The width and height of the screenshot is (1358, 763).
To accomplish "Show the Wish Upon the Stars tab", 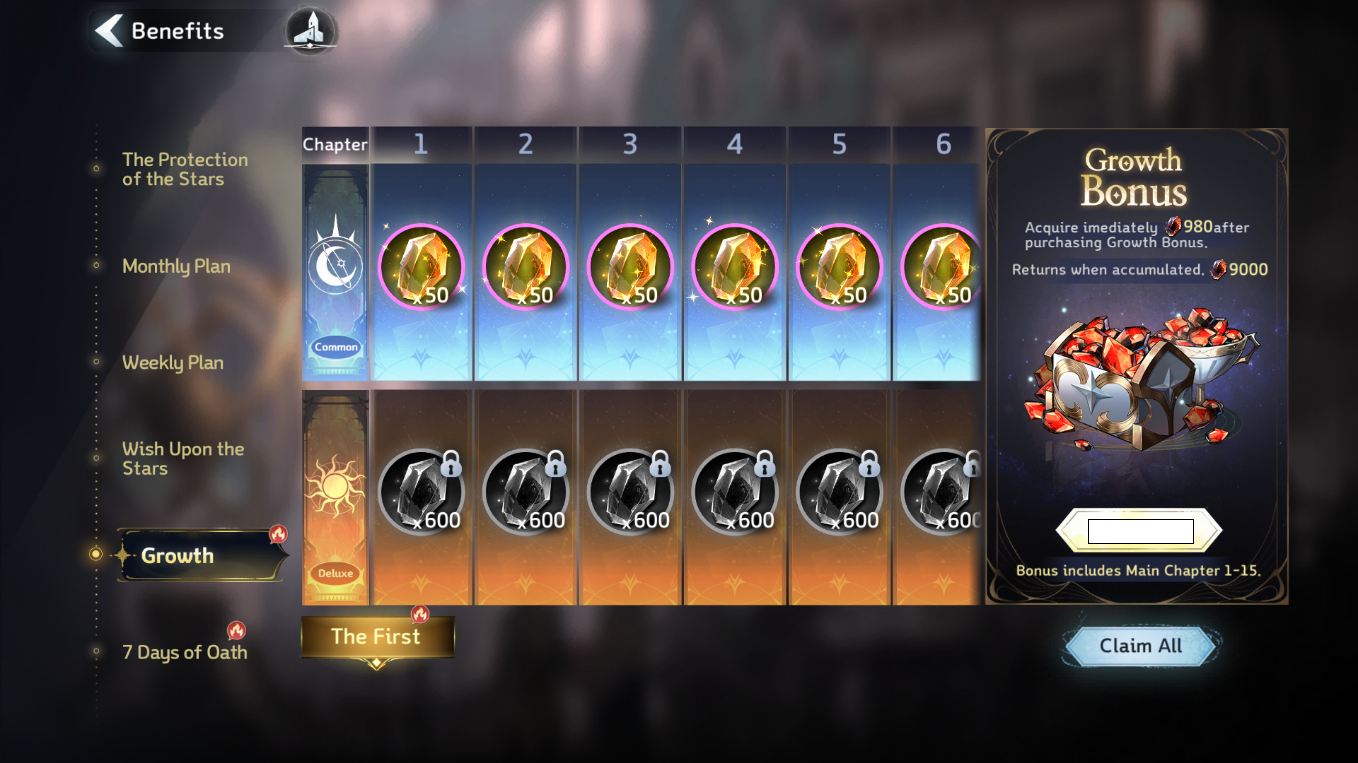I will (x=182, y=458).
